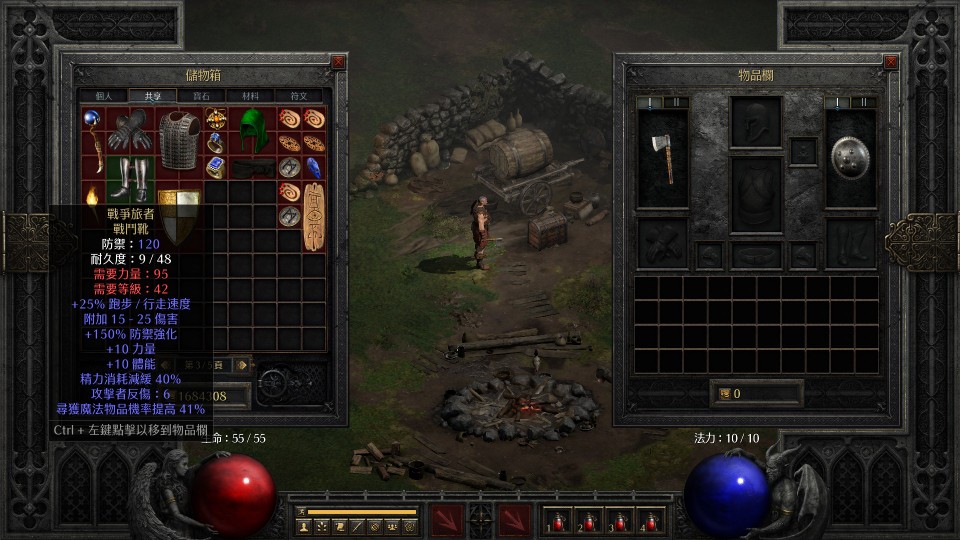Switch to the 個人 stash tab
This screenshot has width=960, height=540.
104,96
